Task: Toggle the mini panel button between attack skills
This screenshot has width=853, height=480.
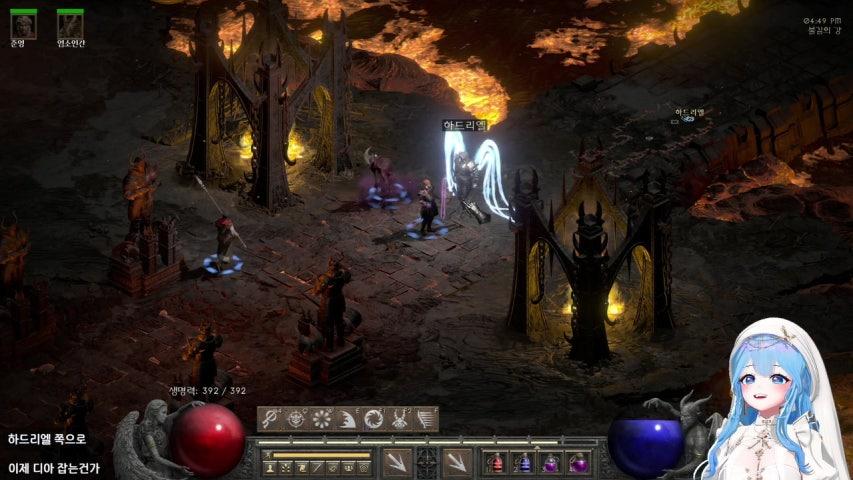Action: tap(427, 461)
